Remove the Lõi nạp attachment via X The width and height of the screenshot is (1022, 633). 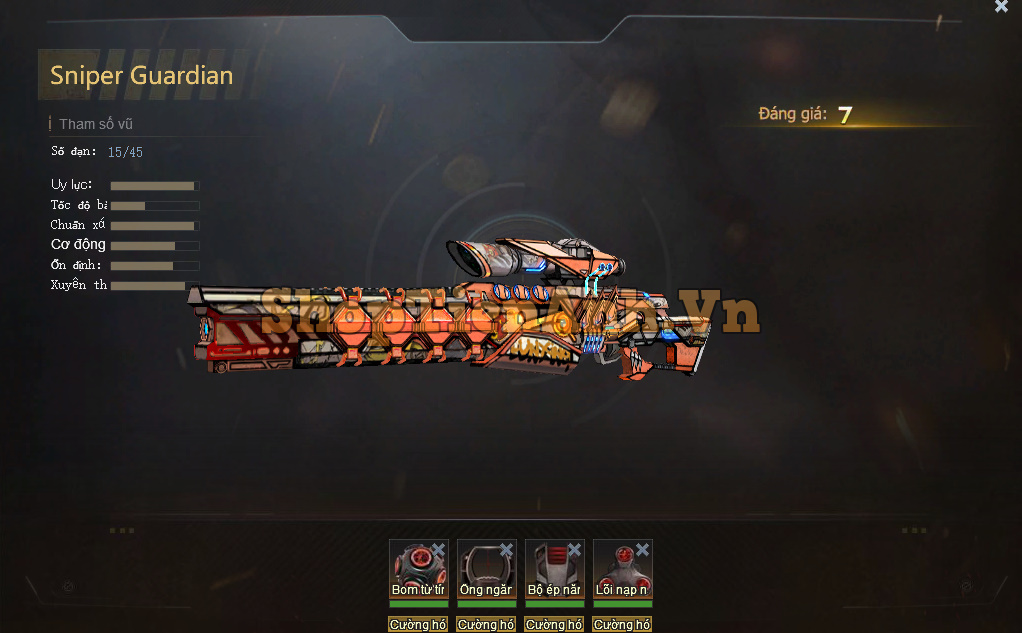(642, 550)
